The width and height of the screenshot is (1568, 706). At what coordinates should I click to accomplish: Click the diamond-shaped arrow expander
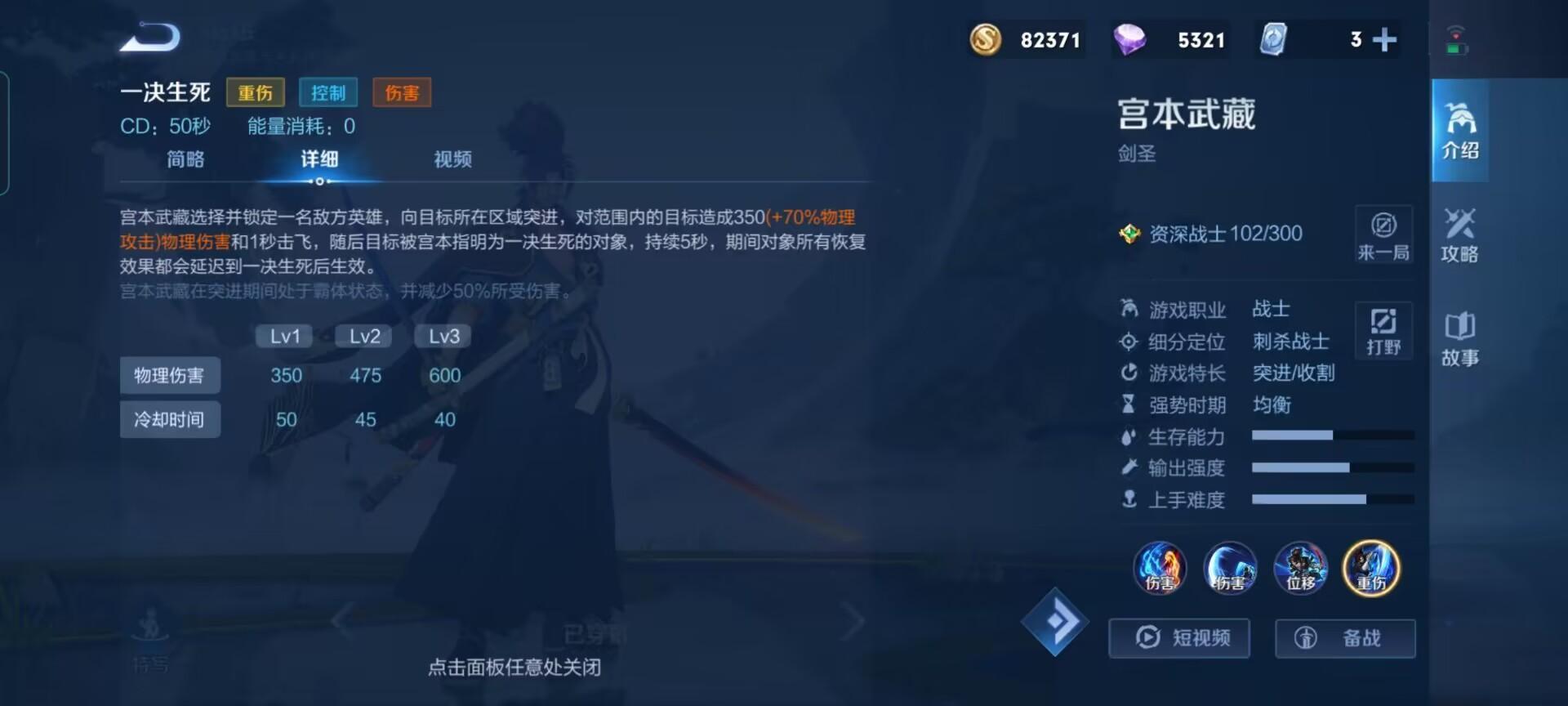click(x=1056, y=623)
